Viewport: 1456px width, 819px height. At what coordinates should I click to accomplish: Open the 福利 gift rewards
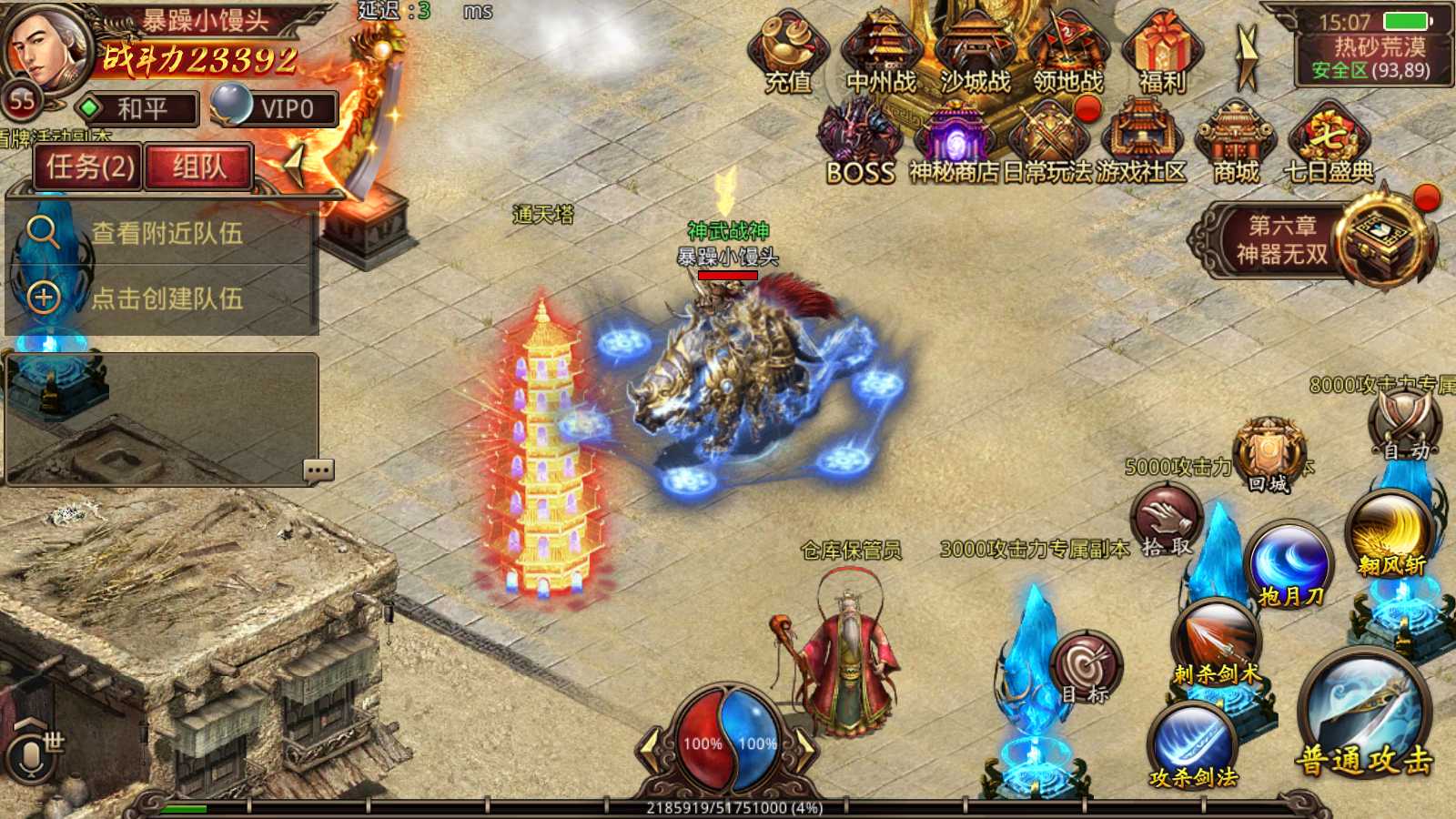click(1162, 53)
